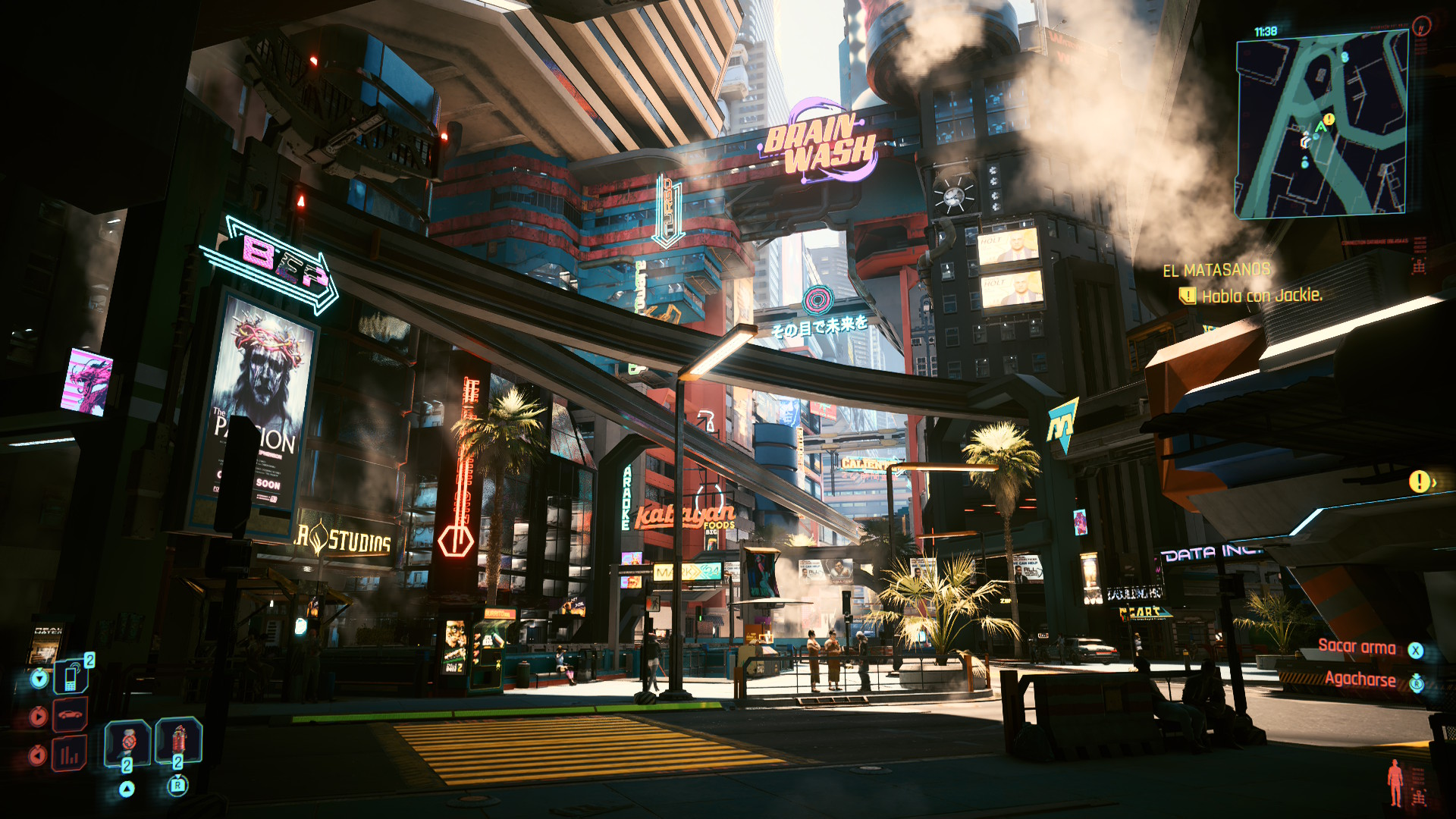Click the red character stance silhouette
The height and width of the screenshot is (819, 1456).
click(1395, 783)
